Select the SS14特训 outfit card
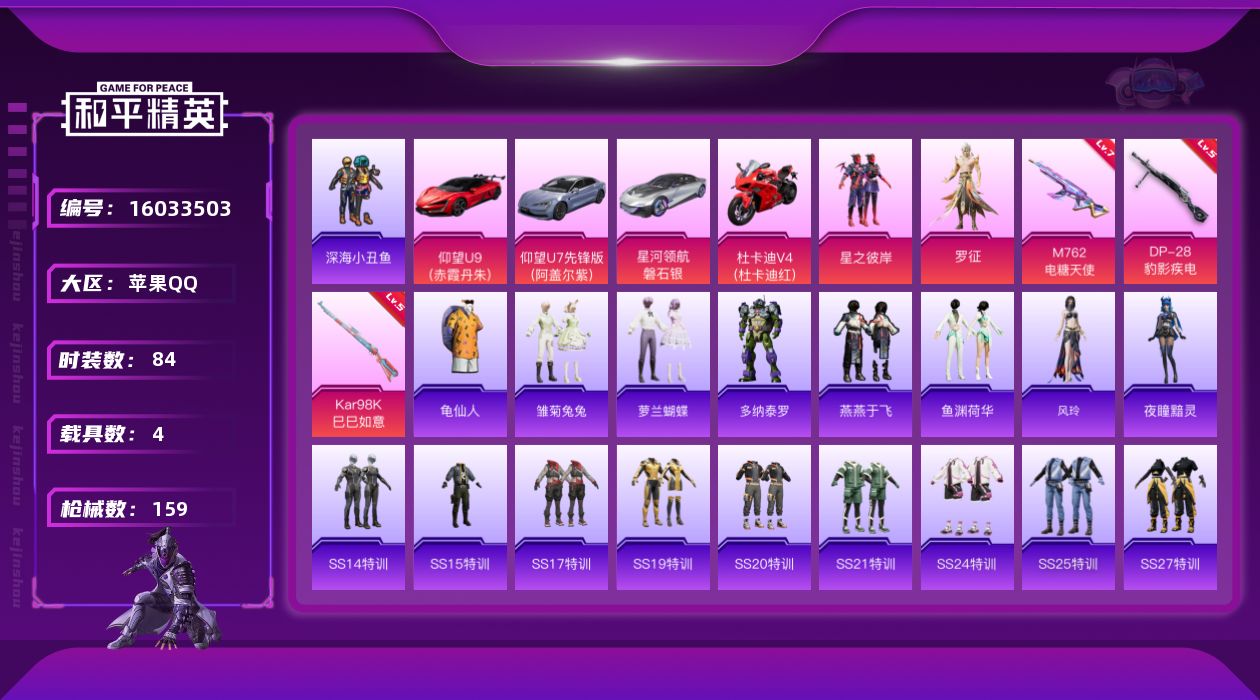 click(358, 517)
